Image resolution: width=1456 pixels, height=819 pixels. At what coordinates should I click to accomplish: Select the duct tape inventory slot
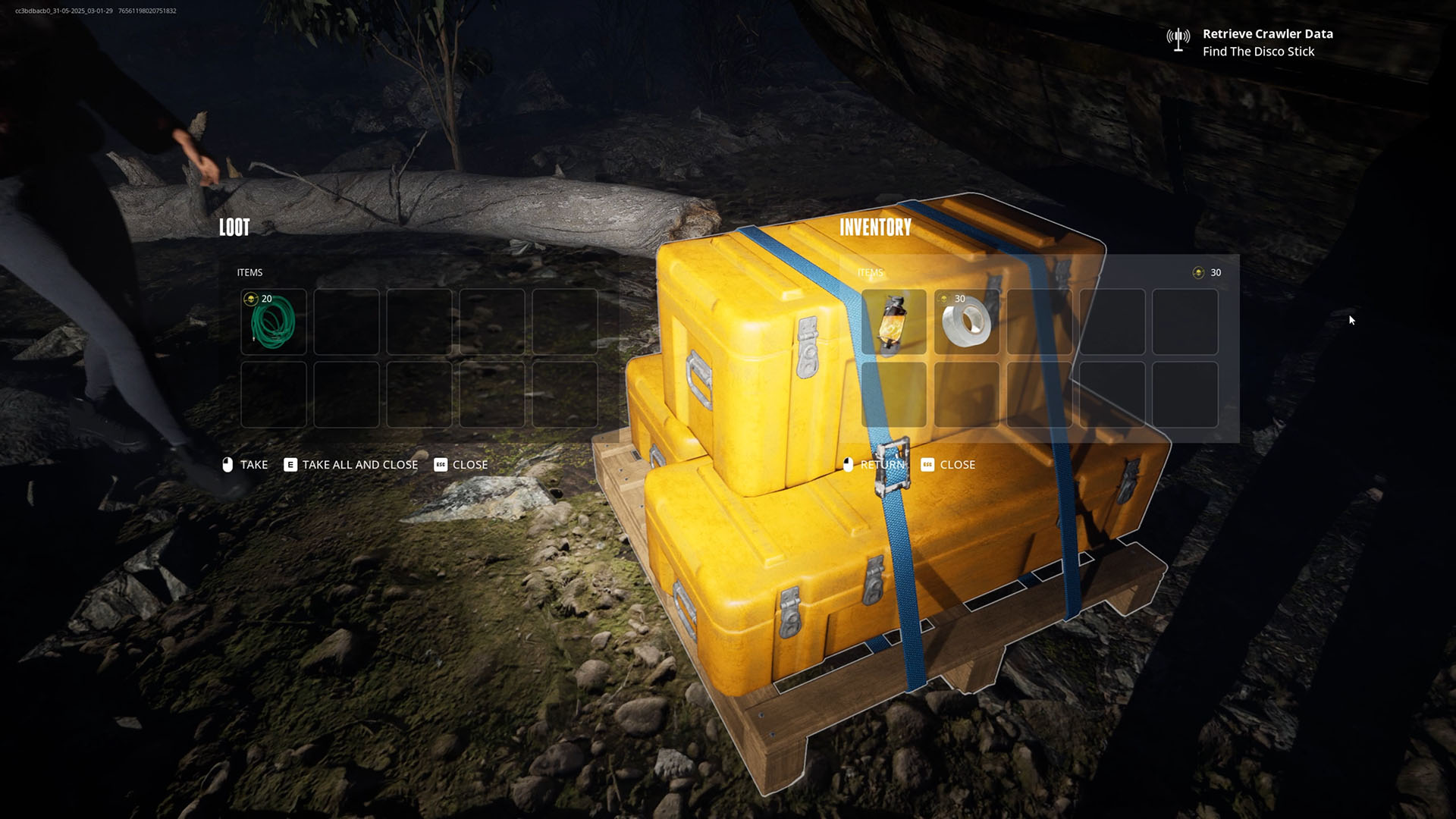966,322
